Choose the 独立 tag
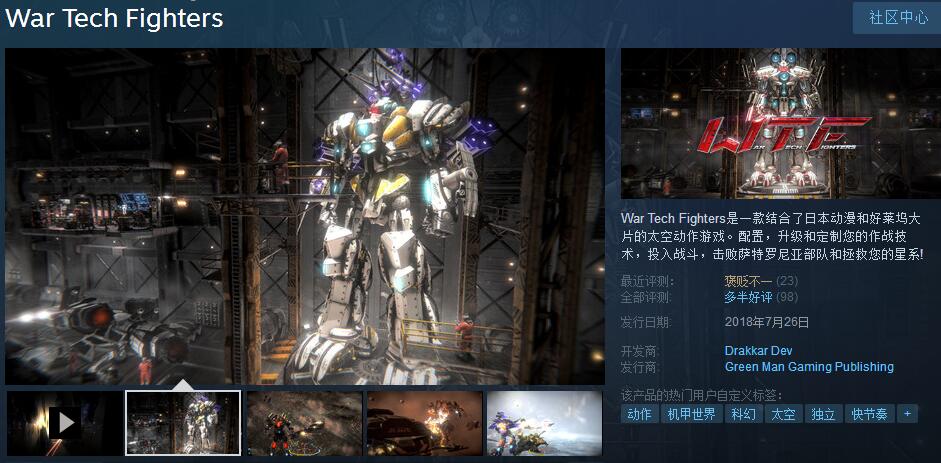The height and width of the screenshot is (463, 941). pos(823,414)
